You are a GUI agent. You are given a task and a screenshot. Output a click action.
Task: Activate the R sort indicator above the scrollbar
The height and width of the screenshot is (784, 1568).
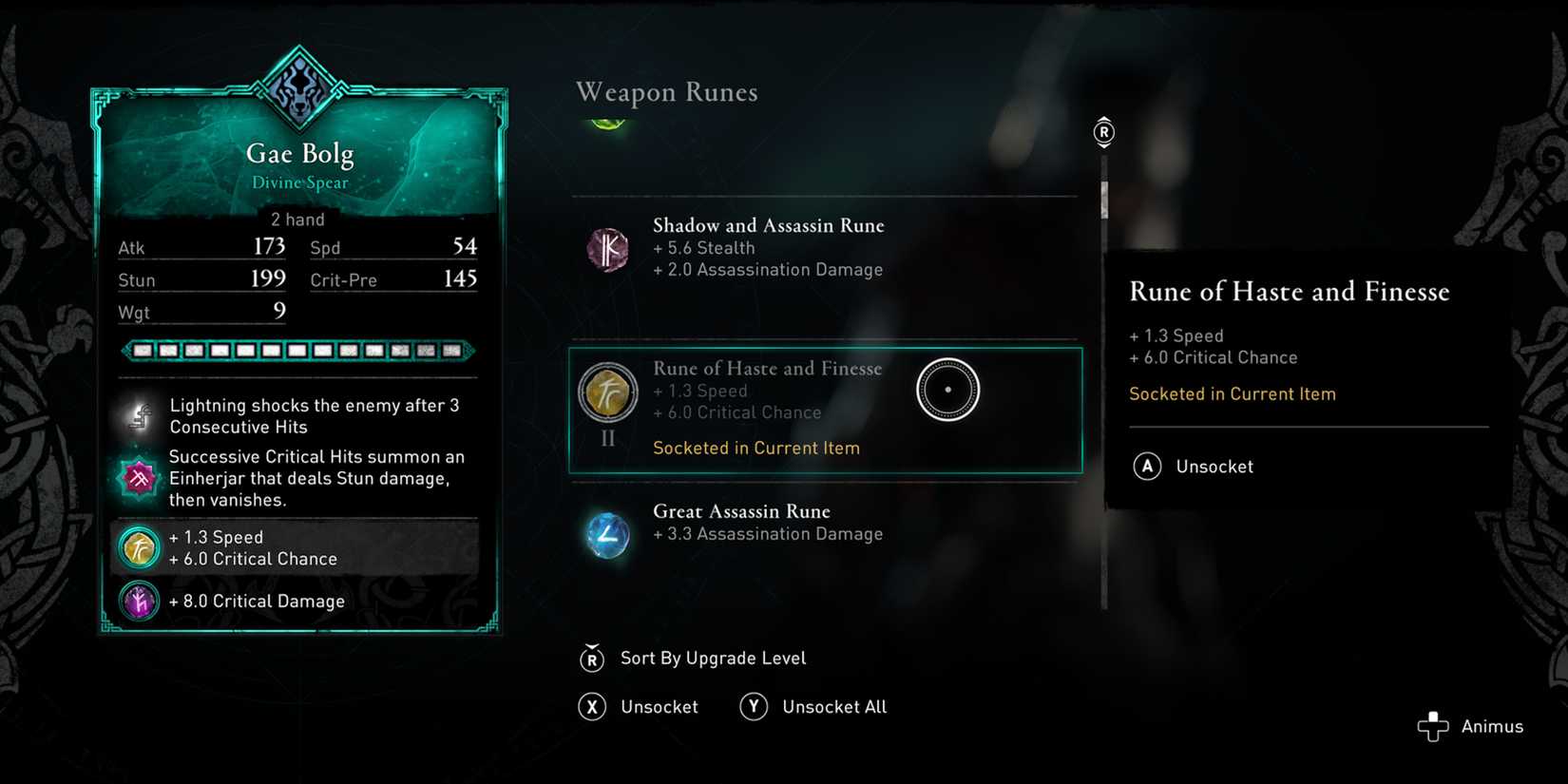[1102, 133]
